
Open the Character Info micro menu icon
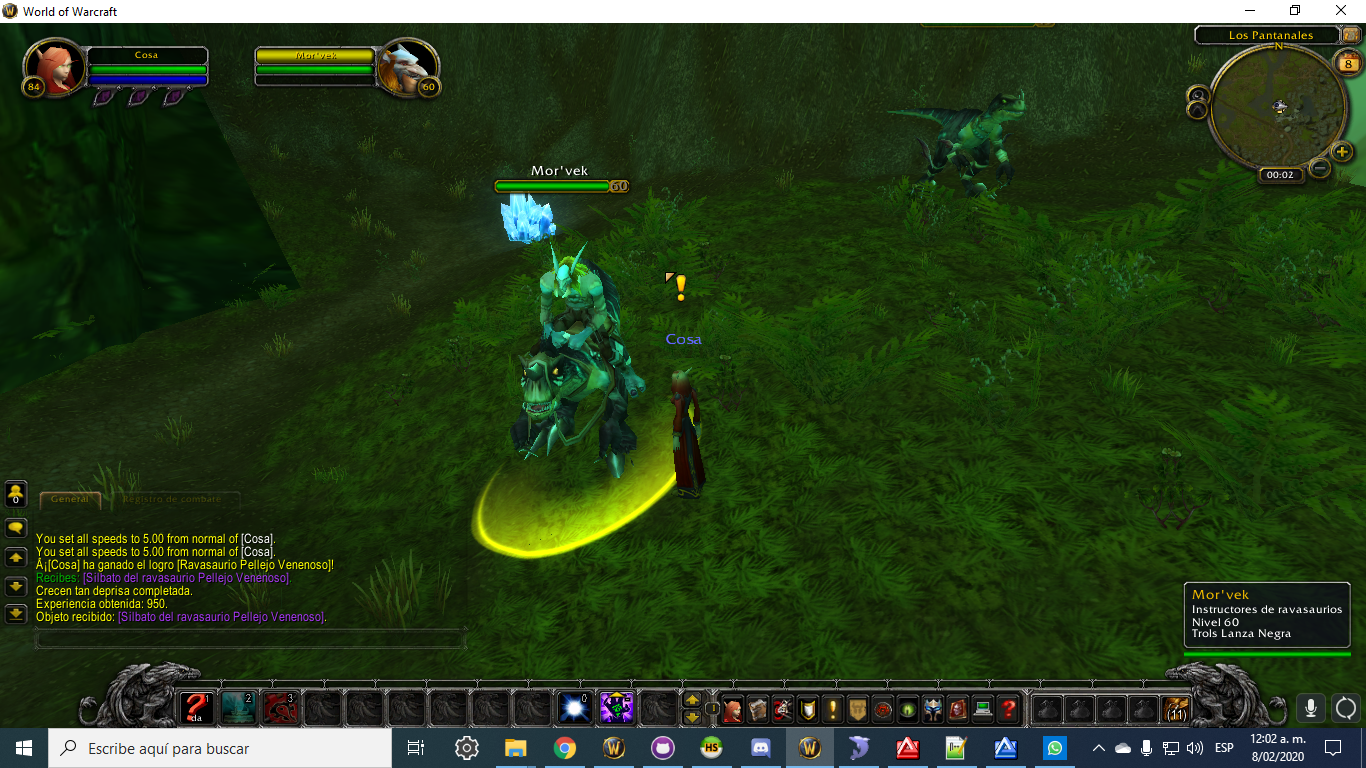[732, 708]
